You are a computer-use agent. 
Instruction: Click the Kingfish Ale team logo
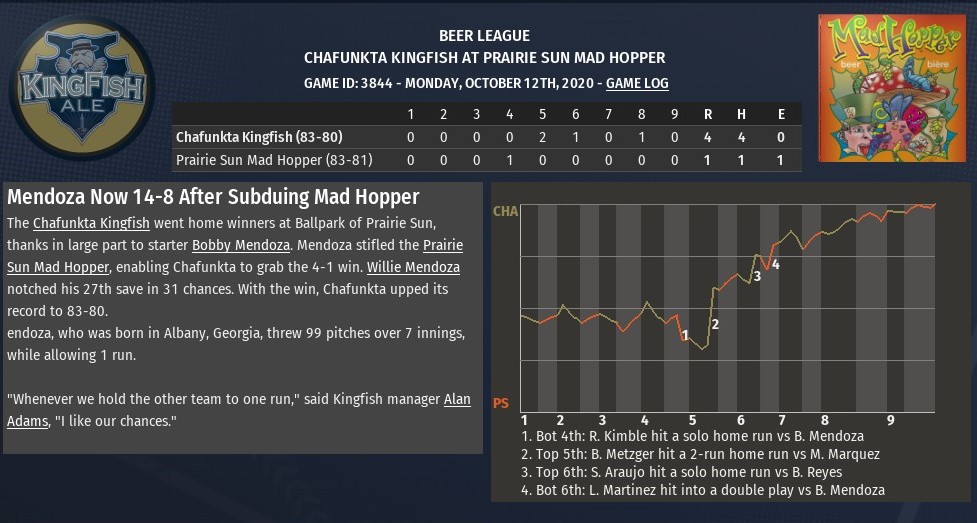81,88
